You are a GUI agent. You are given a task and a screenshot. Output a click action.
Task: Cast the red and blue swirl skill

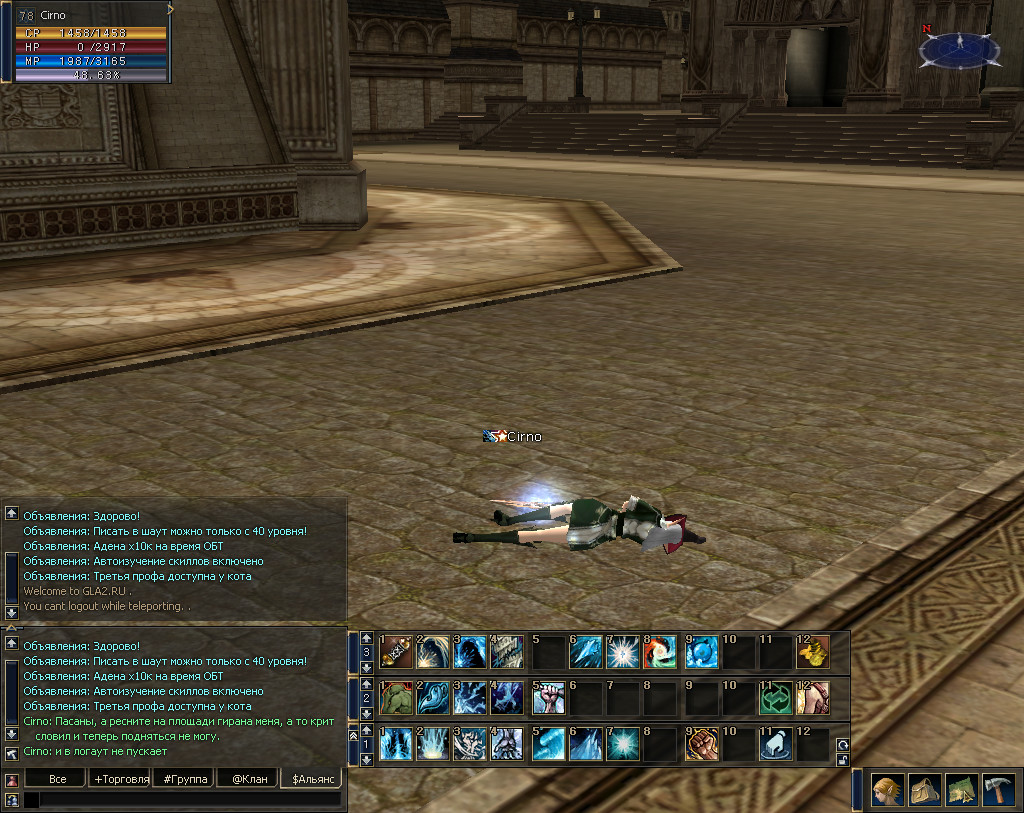[x=661, y=652]
